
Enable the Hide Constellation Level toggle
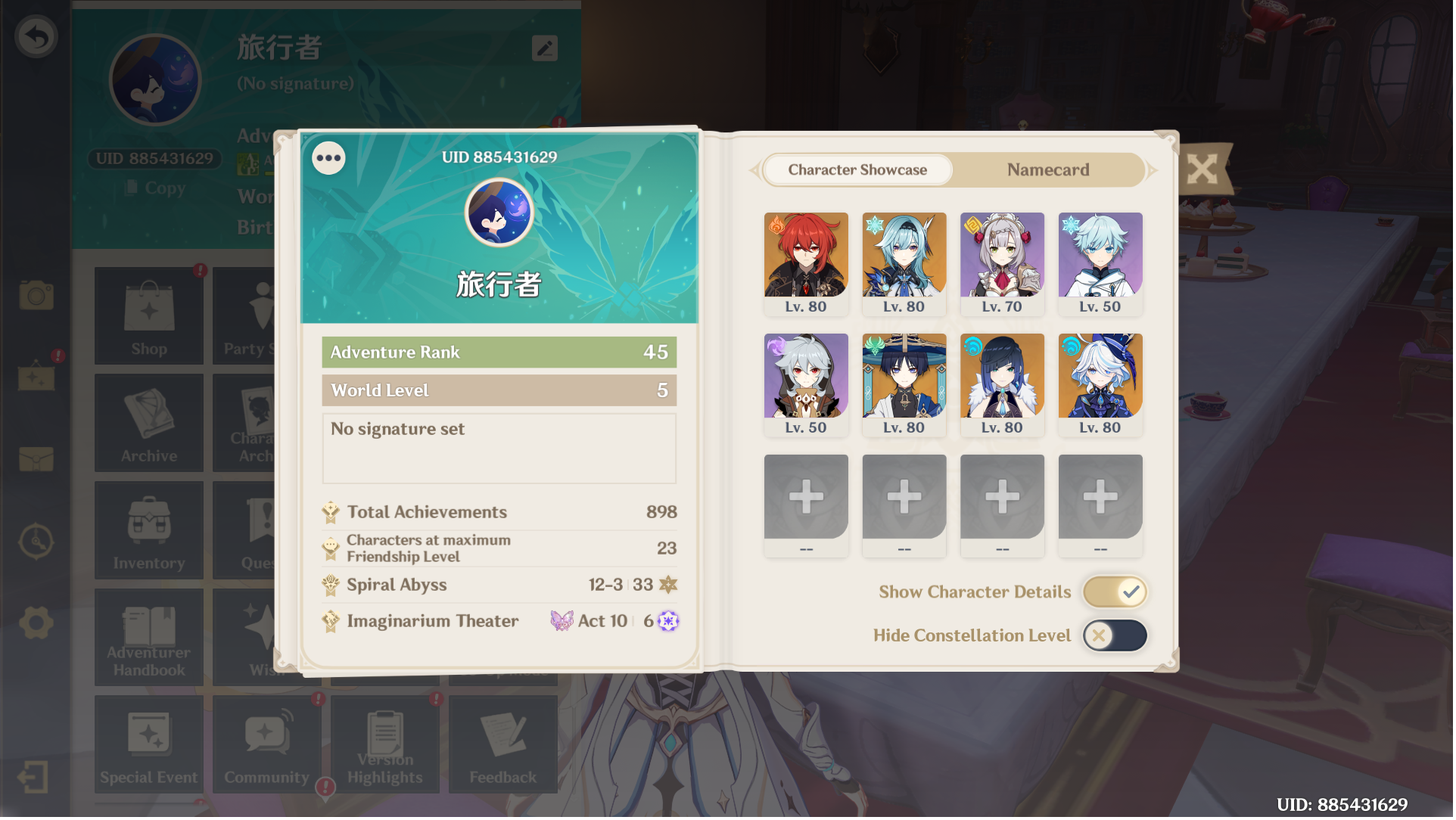[x=1114, y=635]
